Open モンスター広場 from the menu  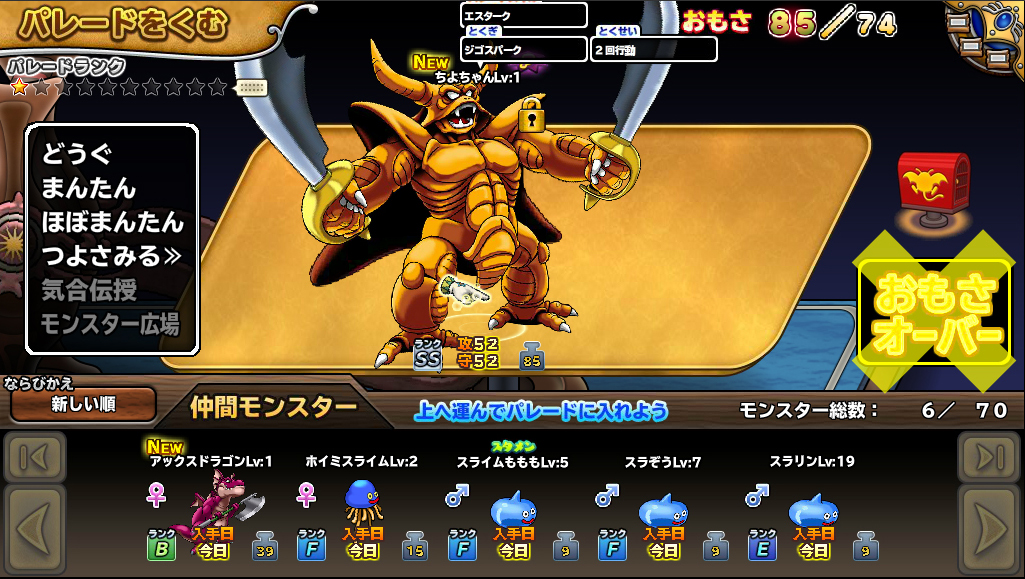coord(110,324)
